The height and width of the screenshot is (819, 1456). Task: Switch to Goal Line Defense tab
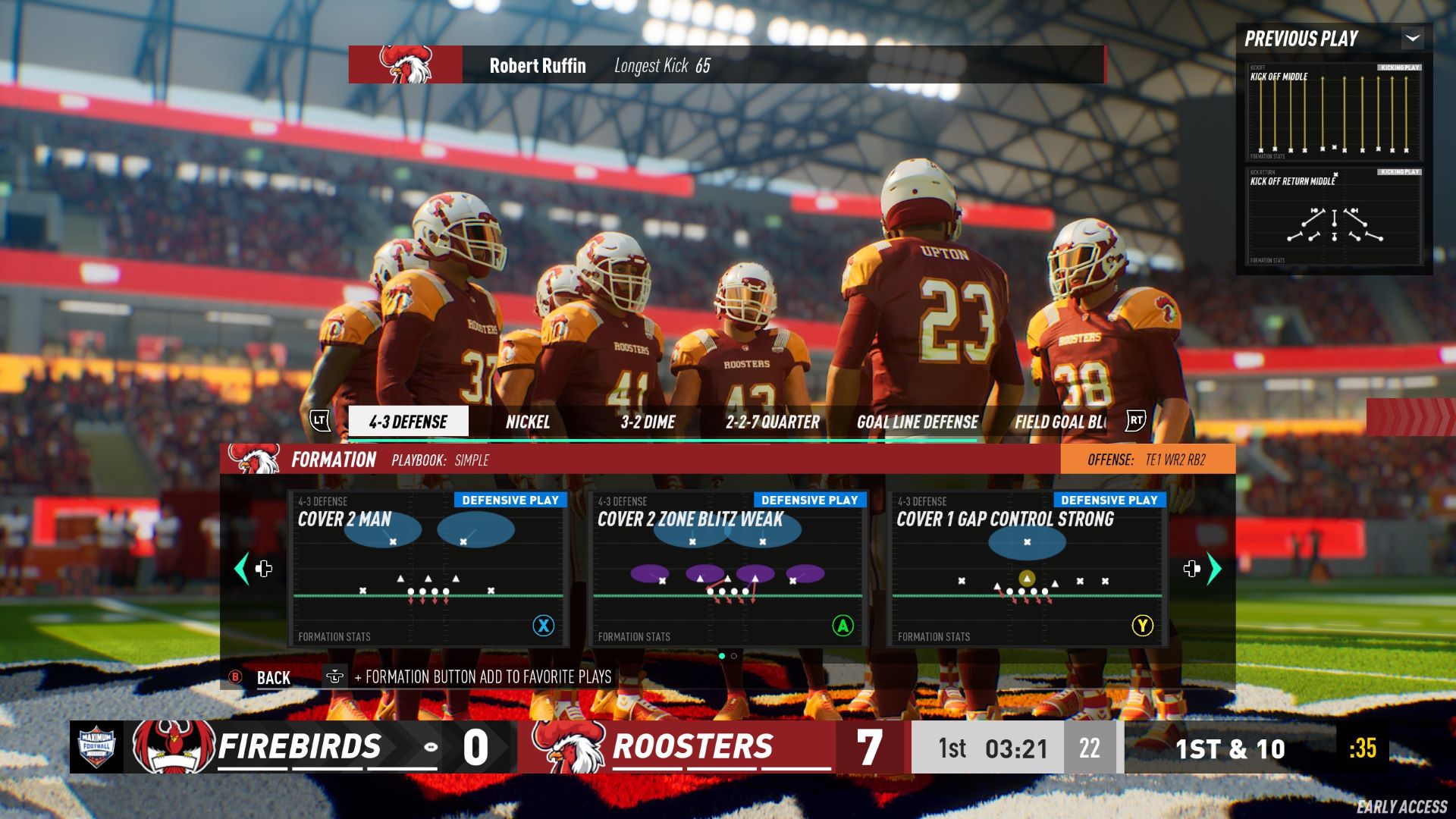point(917,422)
